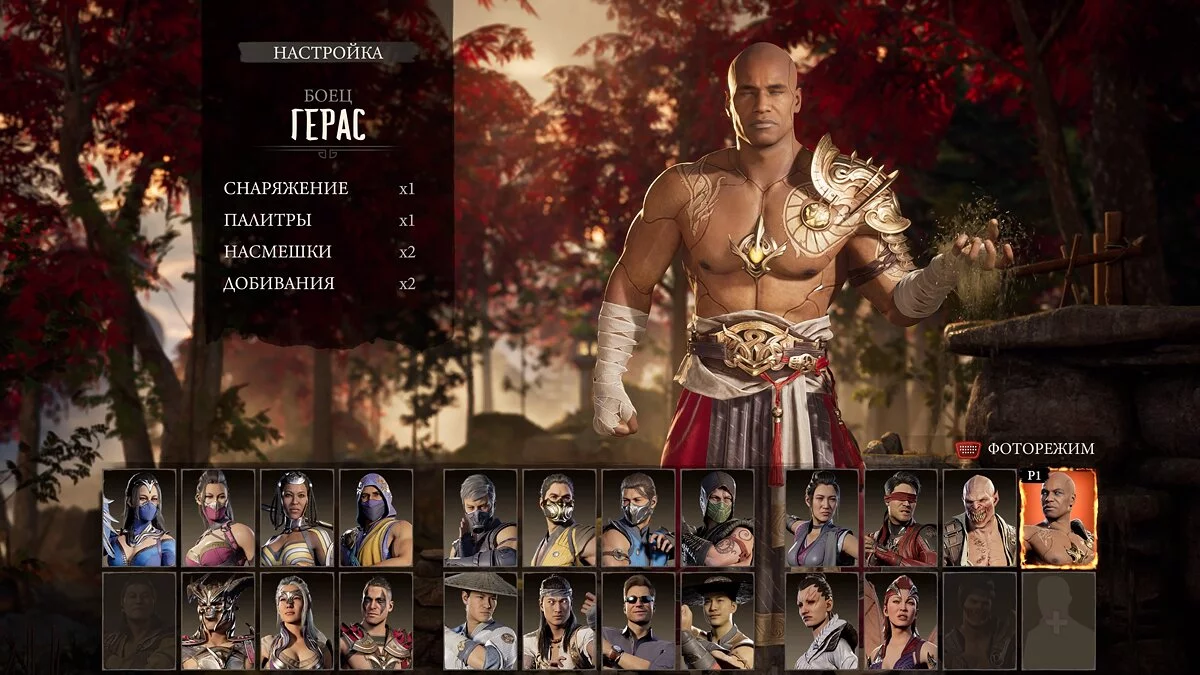Open the Насмешки taunts option
This screenshot has height=675, width=1200.
point(278,252)
